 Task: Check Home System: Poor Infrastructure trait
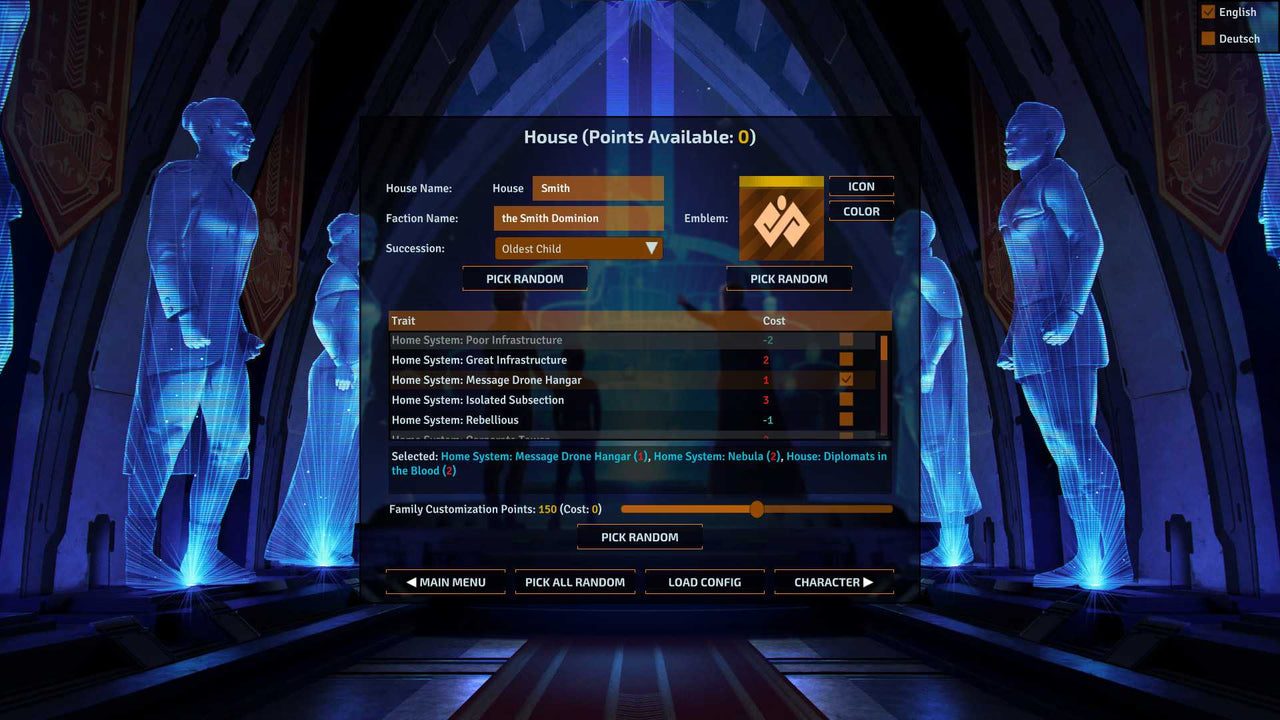846,340
